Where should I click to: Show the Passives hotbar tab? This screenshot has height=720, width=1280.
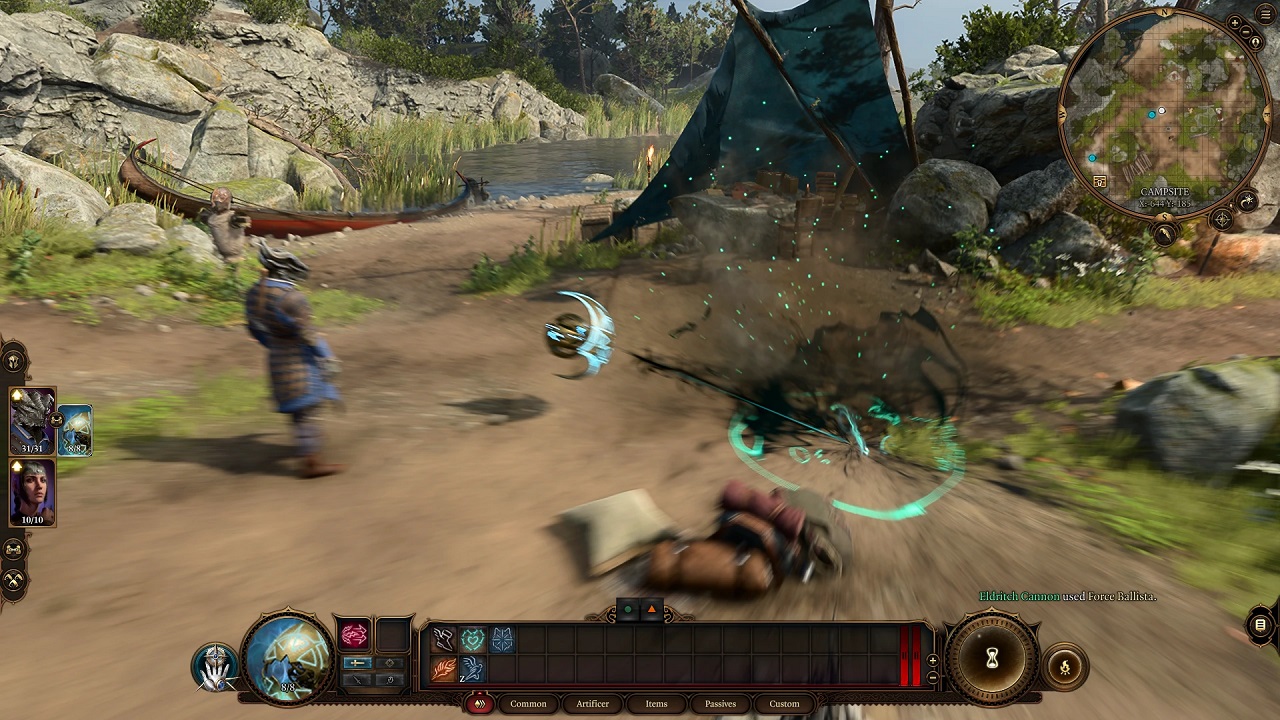[720, 703]
